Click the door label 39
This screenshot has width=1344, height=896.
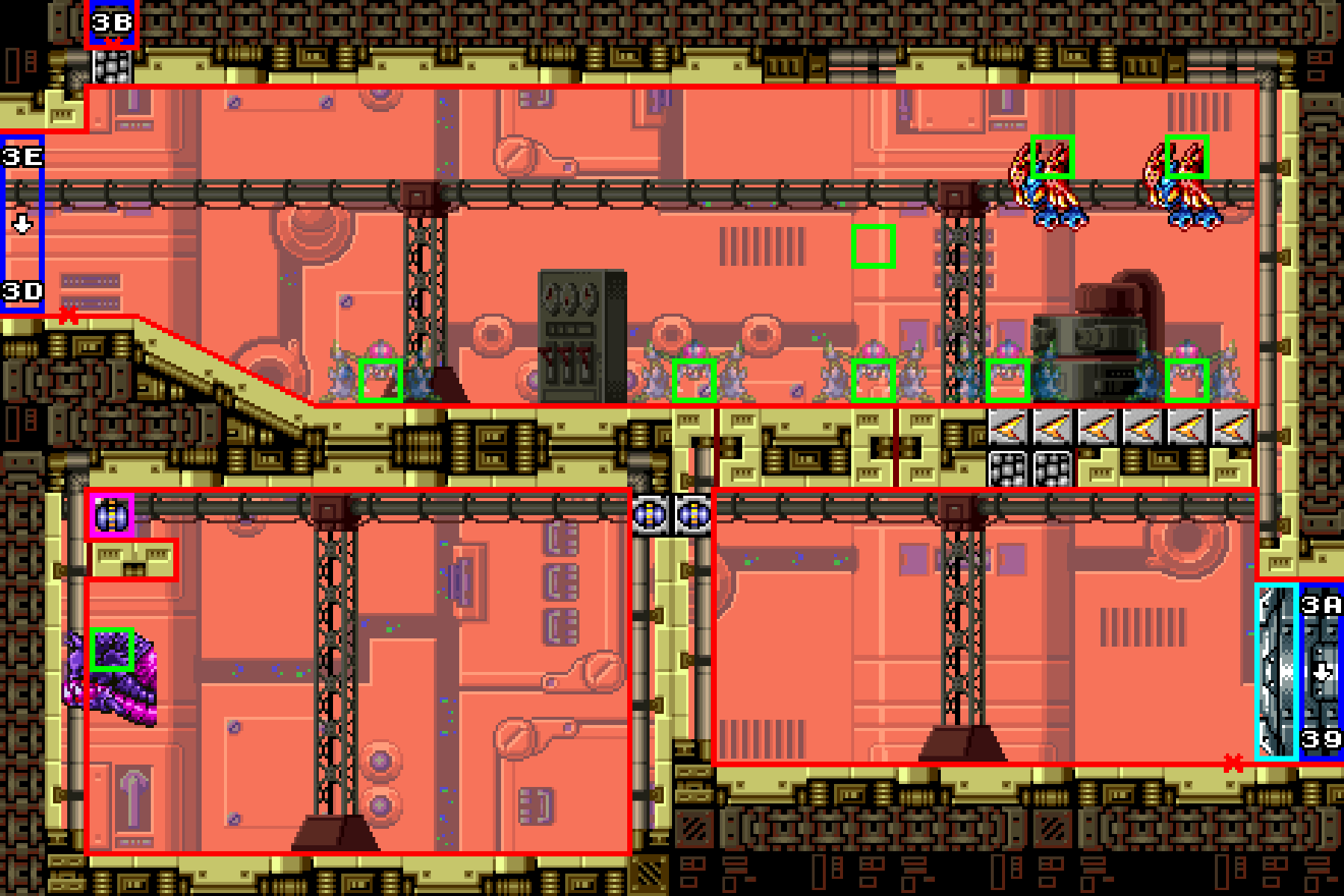coord(1321,739)
